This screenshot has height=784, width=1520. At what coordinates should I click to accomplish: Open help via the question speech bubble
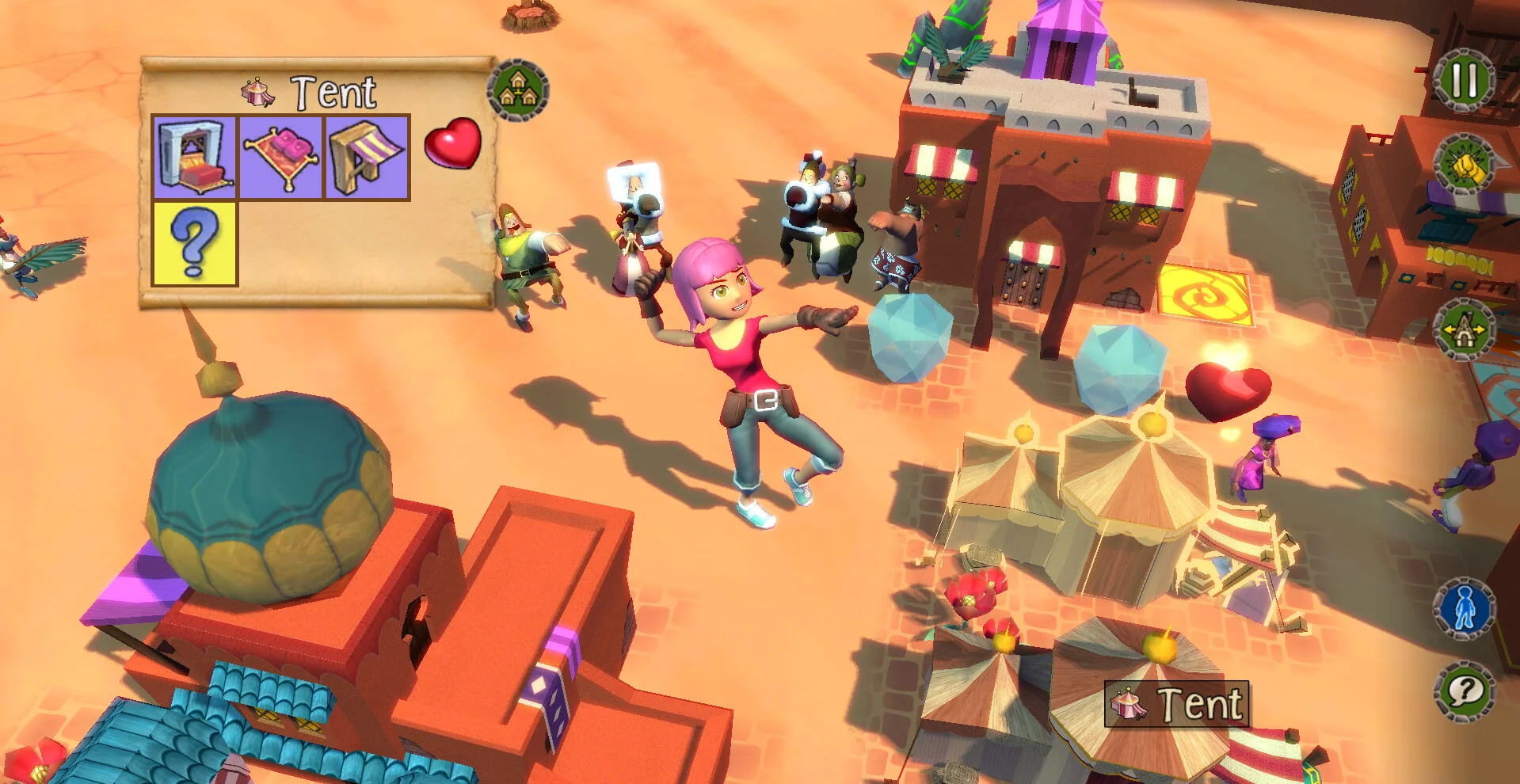pos(1464,692)
